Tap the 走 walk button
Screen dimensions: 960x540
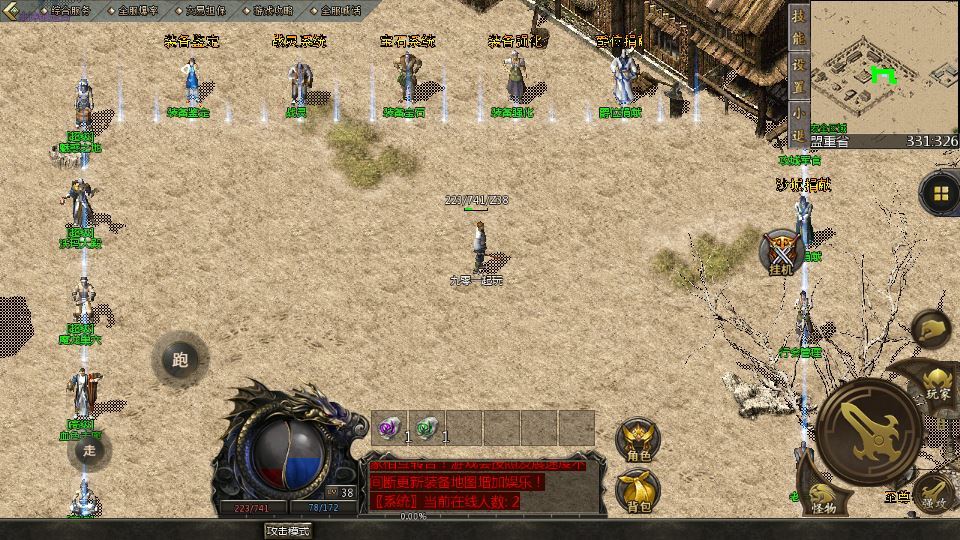[90, 450]
